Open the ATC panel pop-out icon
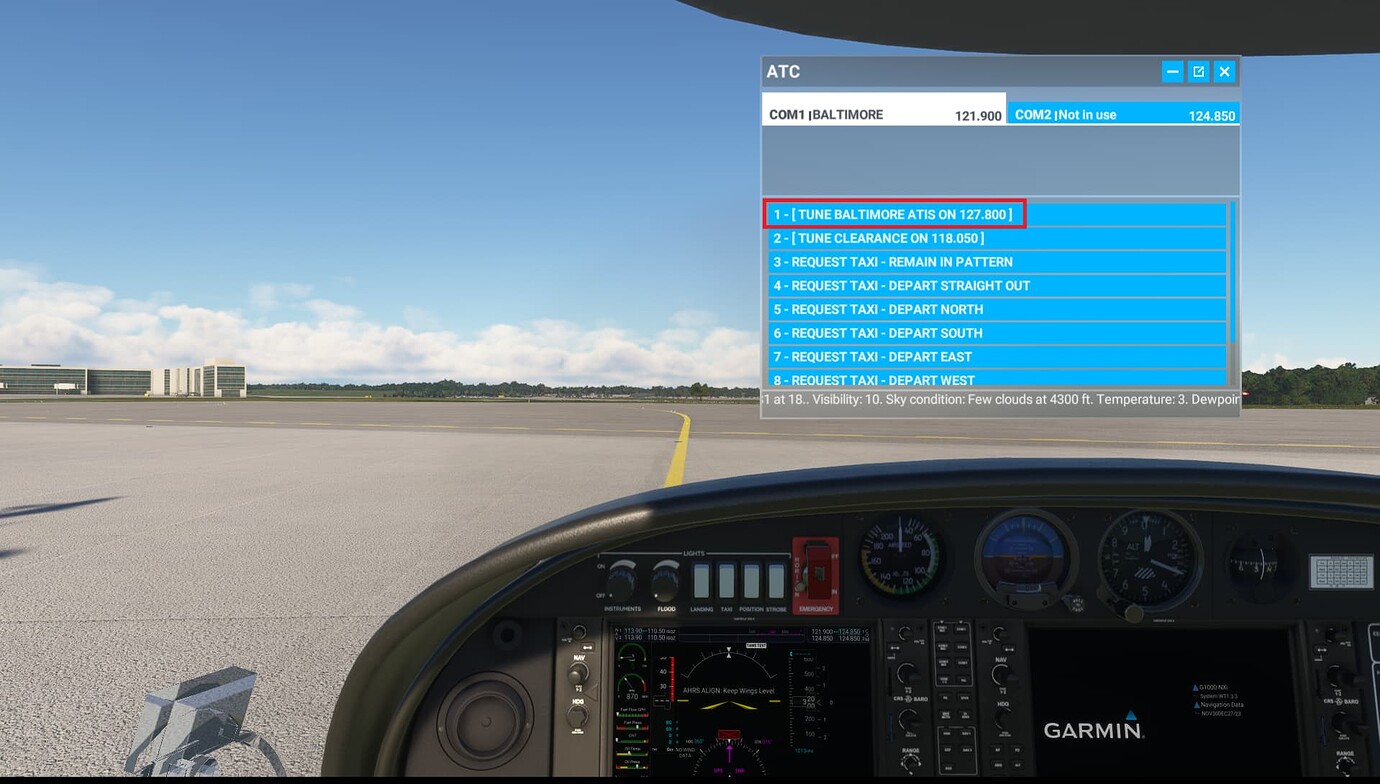This screenshot has width=1380, height=784. pyautogui.click(x=1197, y=71)
